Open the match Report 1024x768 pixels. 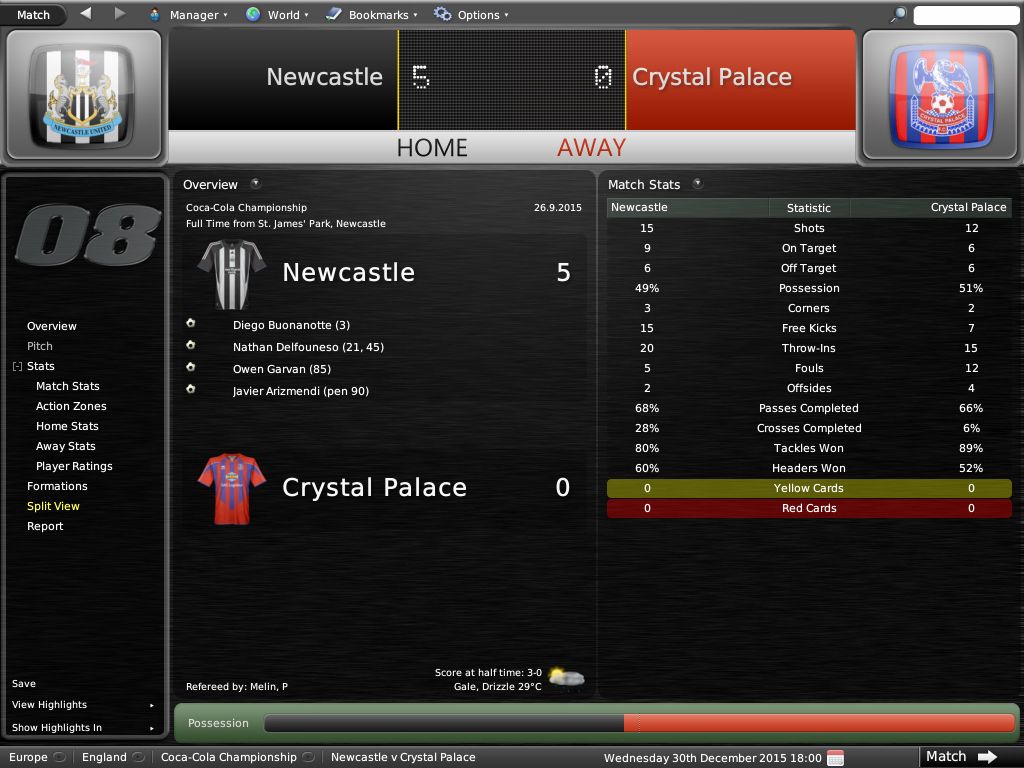[45, 526]
